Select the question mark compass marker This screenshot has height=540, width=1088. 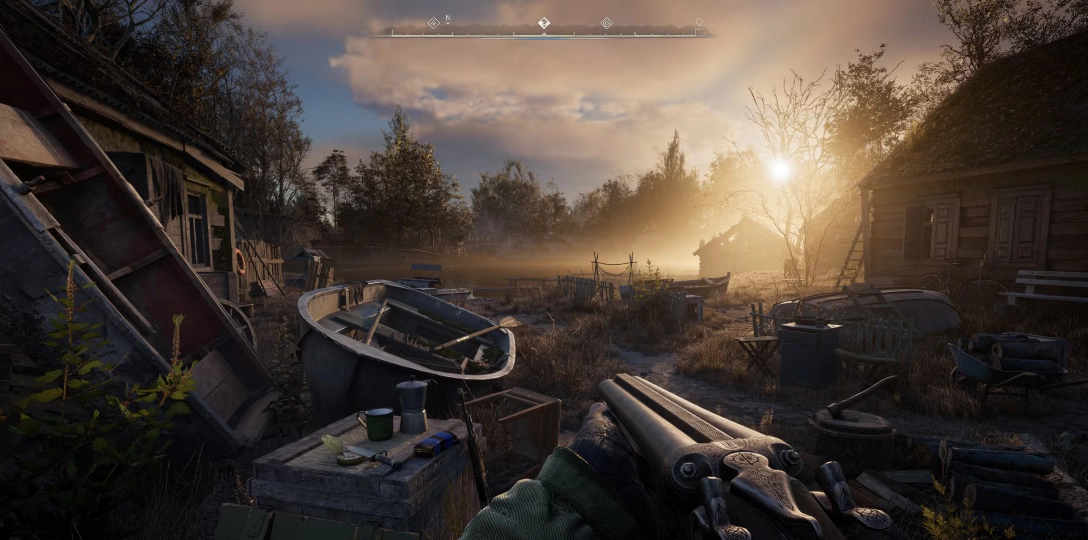tap(543, 22)
